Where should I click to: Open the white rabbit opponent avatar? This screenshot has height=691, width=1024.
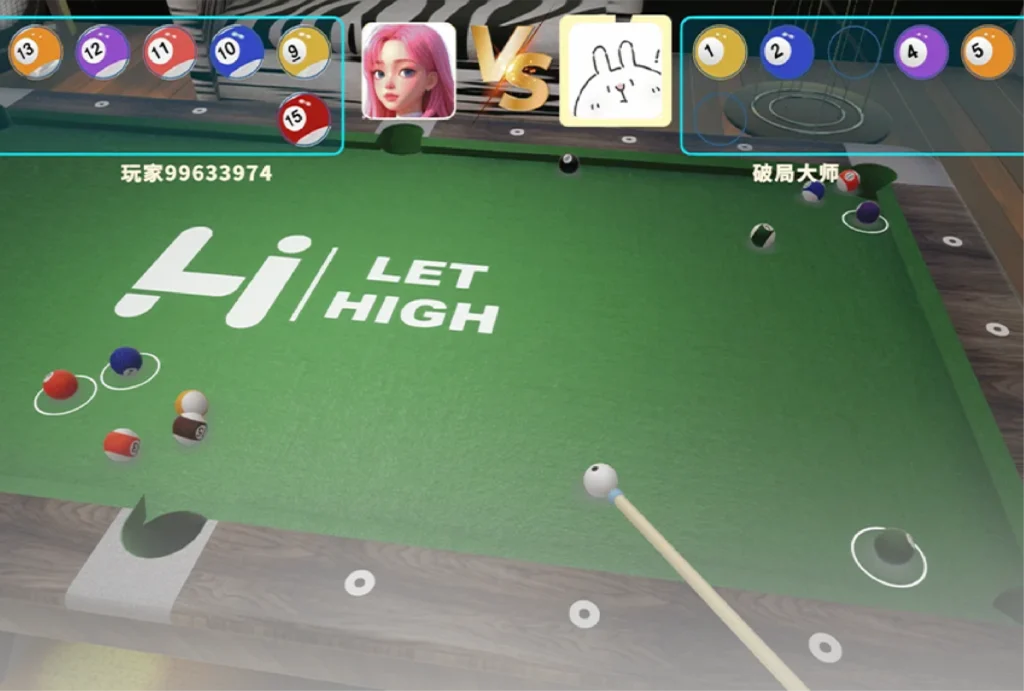[x=615, y=71]
